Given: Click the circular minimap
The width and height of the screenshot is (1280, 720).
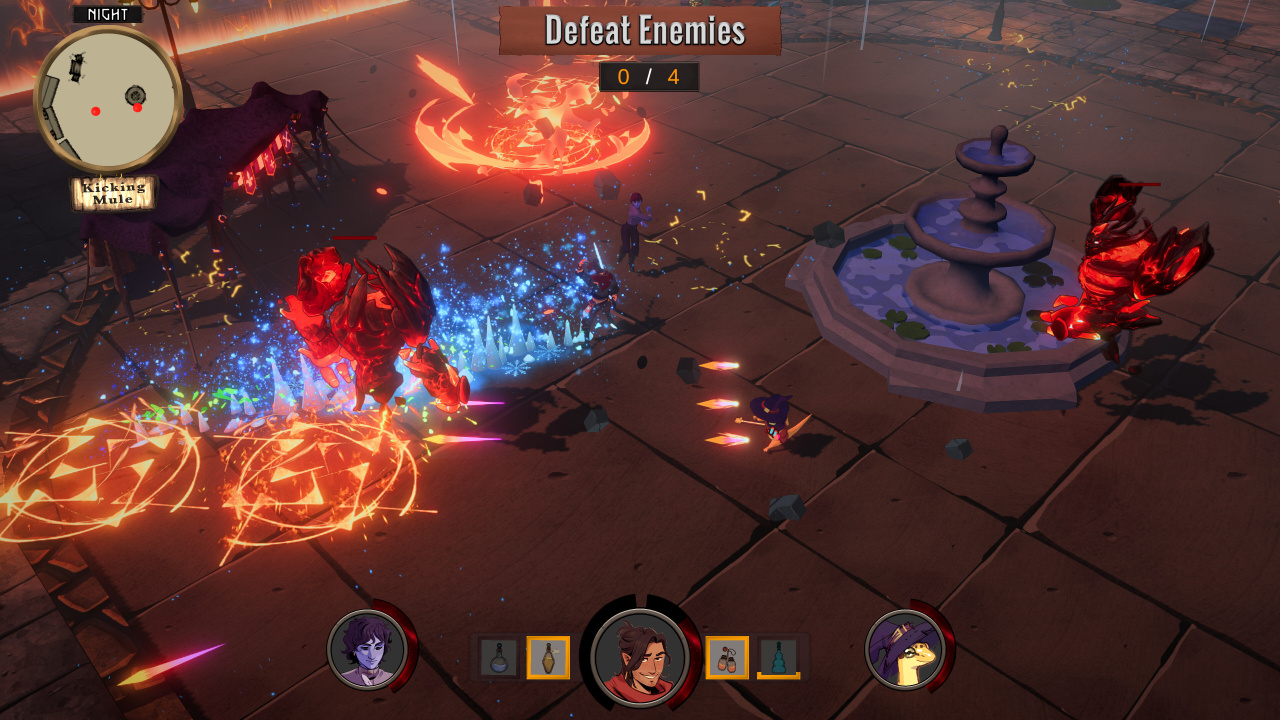Looking at the screenshot, I should (x=108, y=98).
